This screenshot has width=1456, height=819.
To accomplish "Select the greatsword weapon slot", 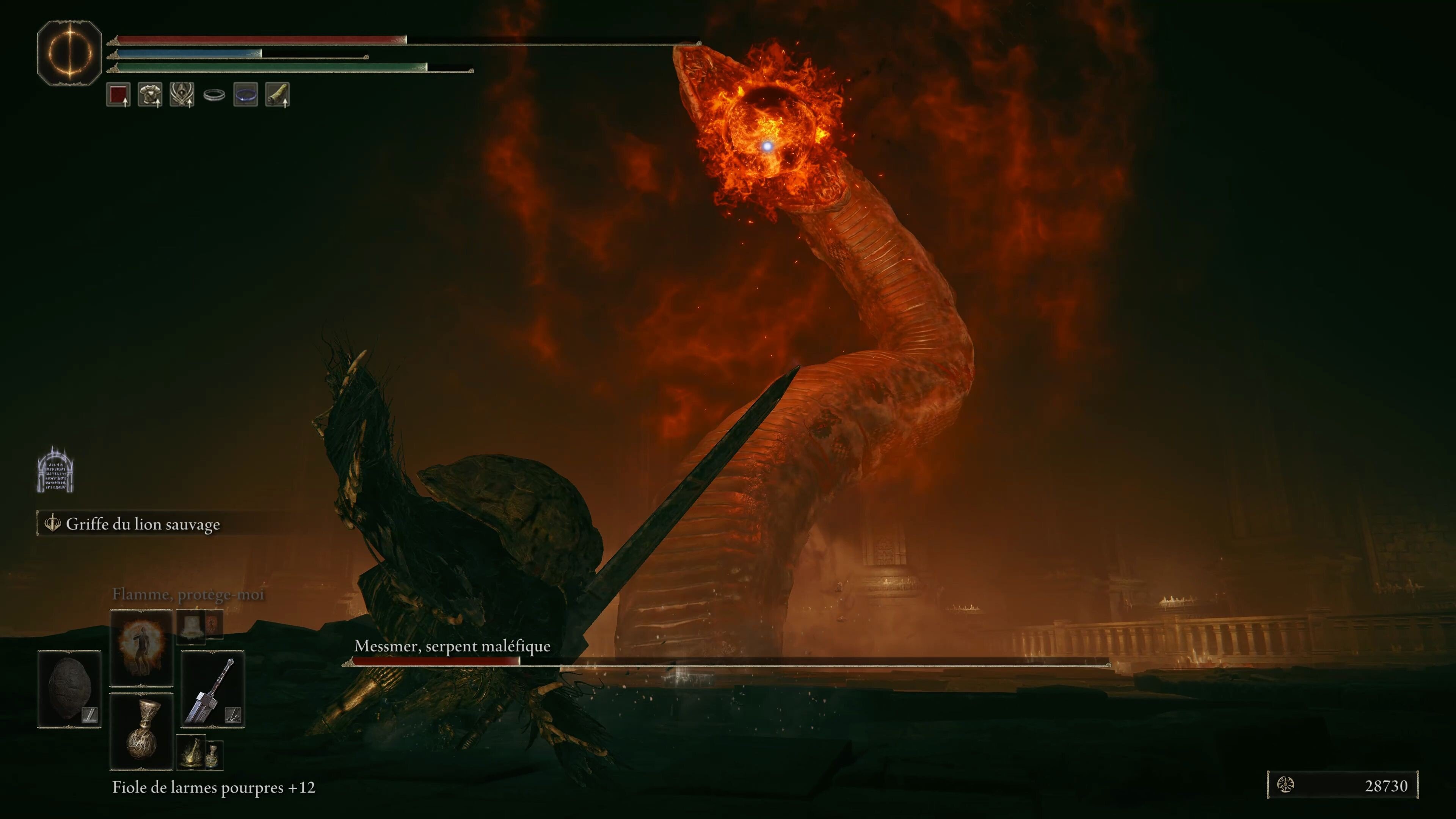I will tap(212, 689).
